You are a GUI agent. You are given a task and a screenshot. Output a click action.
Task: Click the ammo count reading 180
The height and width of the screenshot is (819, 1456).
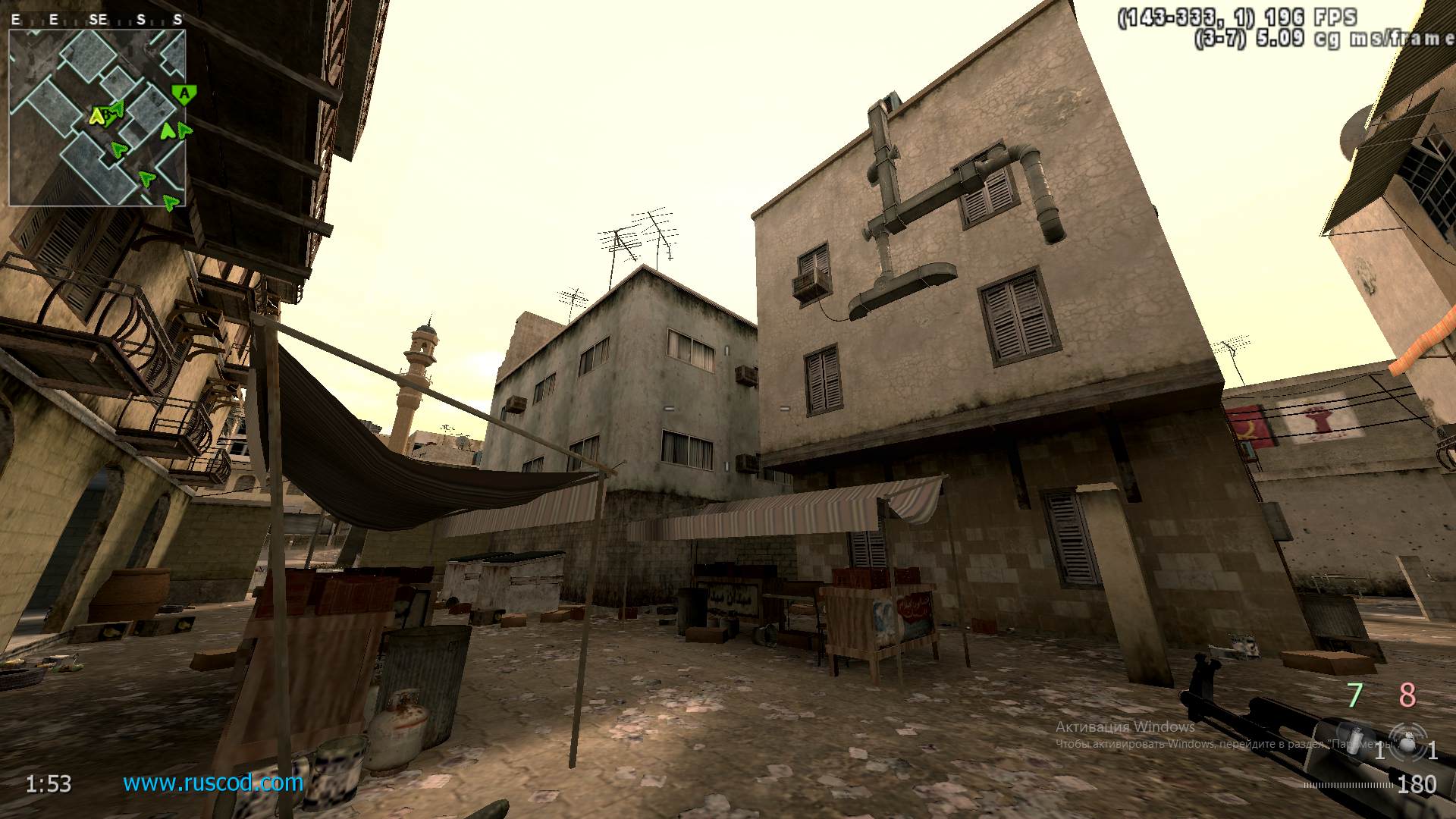[1417, 783]
